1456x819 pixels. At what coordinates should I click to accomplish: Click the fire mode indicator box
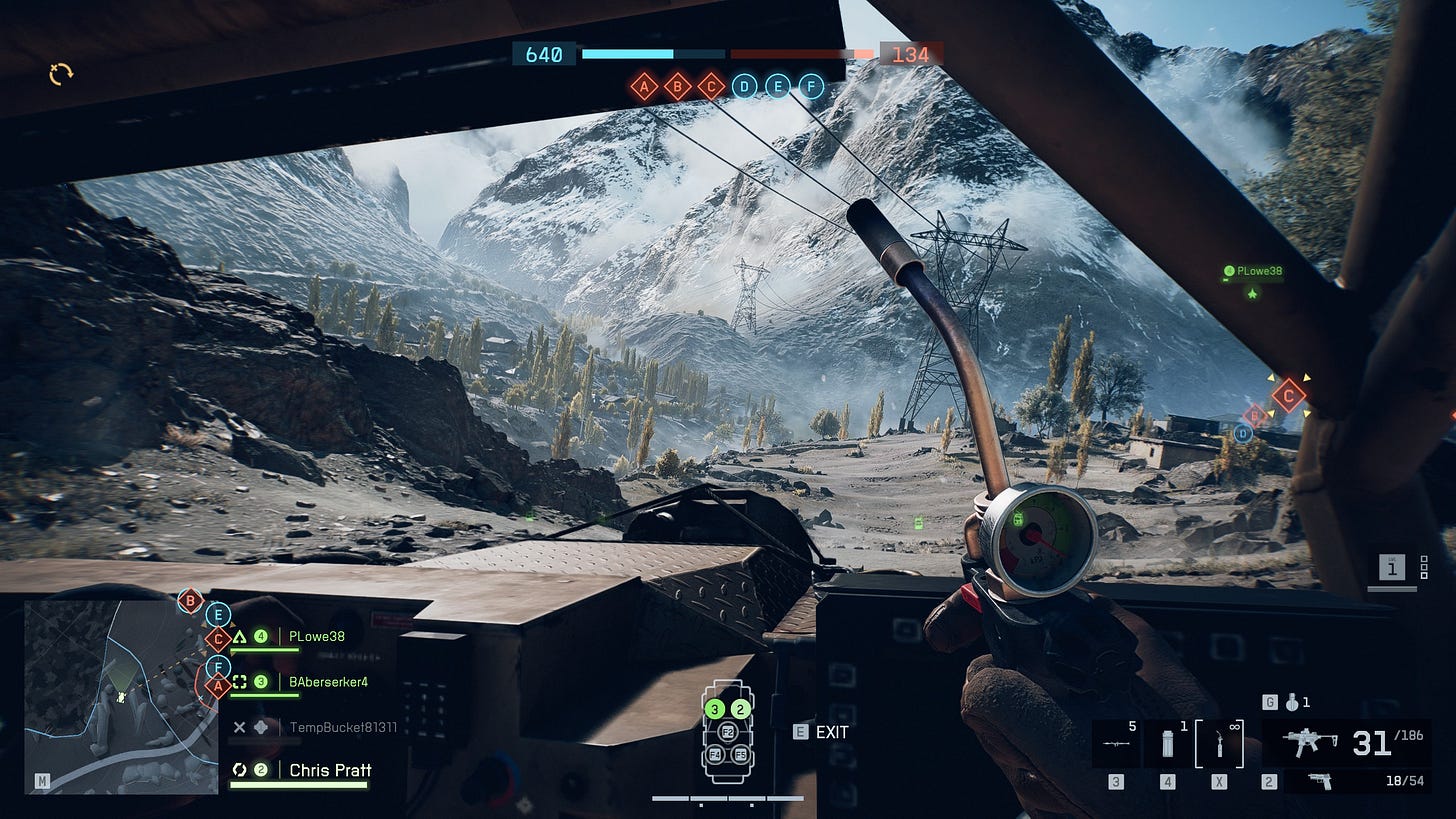pos(1392,568)
